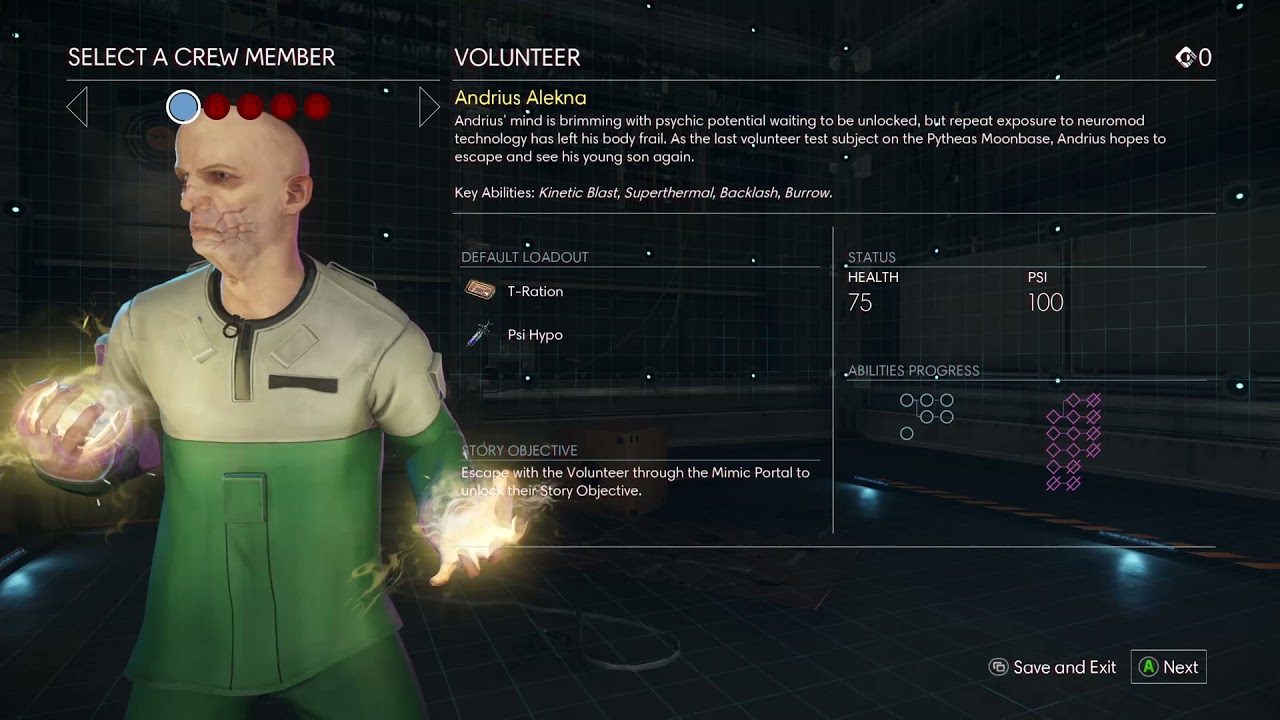Click the Next button
1280x720 pixels.
click(x=1168, y=667)
